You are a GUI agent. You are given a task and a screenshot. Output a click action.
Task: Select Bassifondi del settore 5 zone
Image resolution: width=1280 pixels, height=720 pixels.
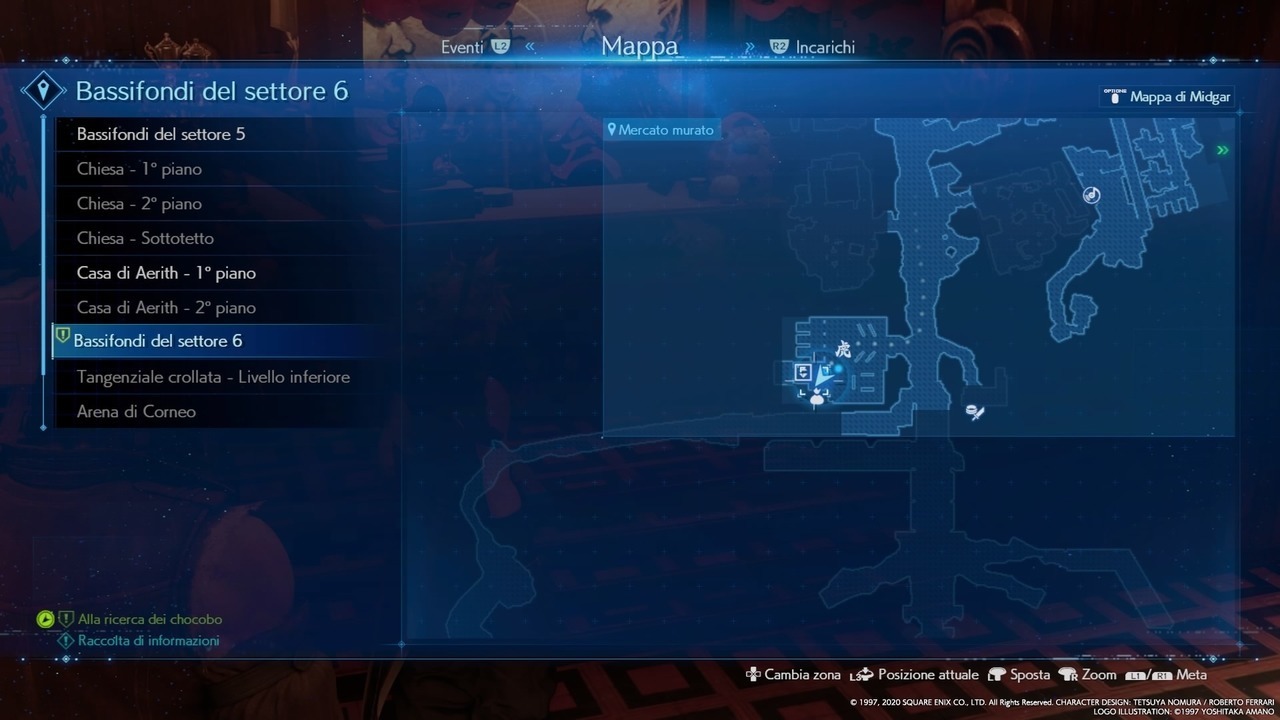161,134
